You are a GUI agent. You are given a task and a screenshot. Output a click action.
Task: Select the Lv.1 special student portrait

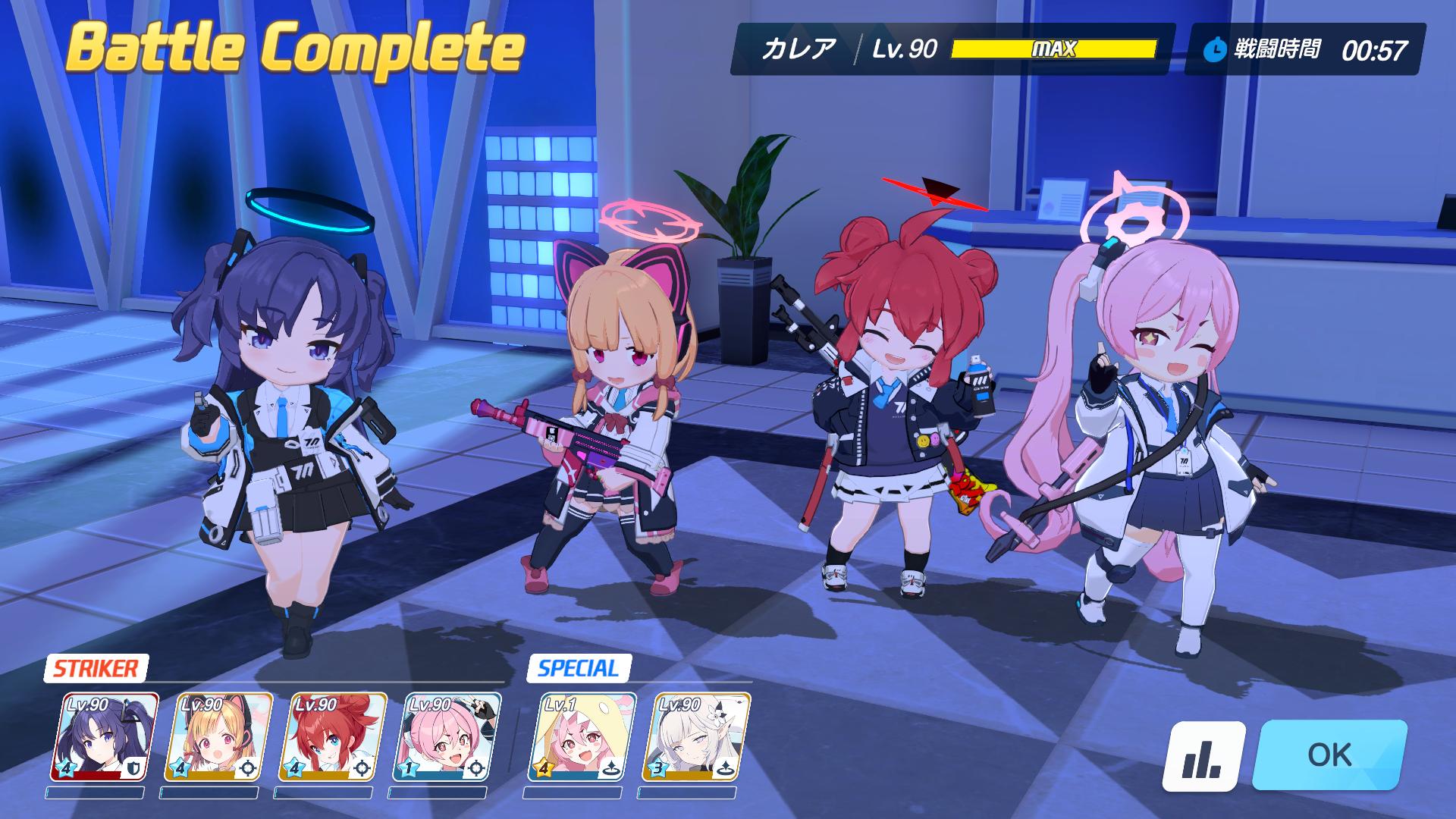(582, 736)
